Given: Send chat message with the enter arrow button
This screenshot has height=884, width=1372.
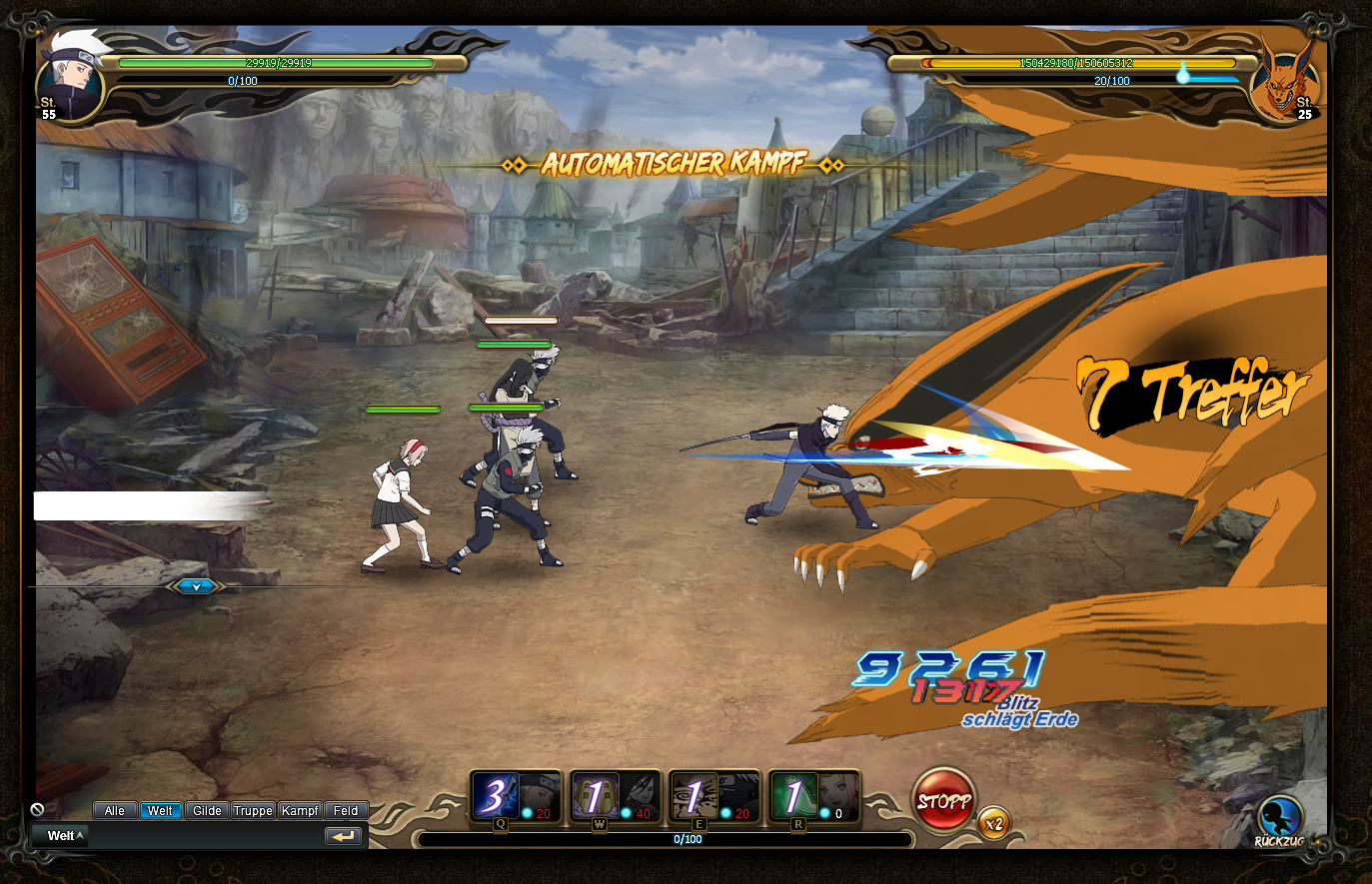Looking at the screenshot, I should pyautogui.click(x=343, y=836).
